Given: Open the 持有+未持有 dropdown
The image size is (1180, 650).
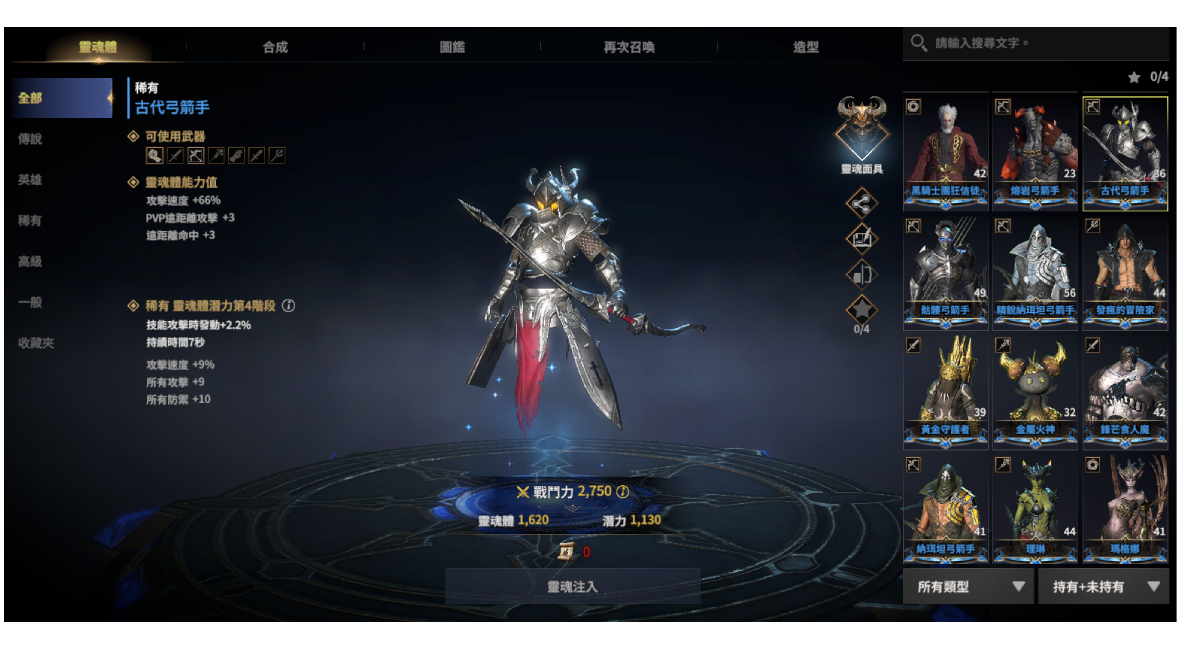Looking at the screenshot, I should [x=1103, y=587].
